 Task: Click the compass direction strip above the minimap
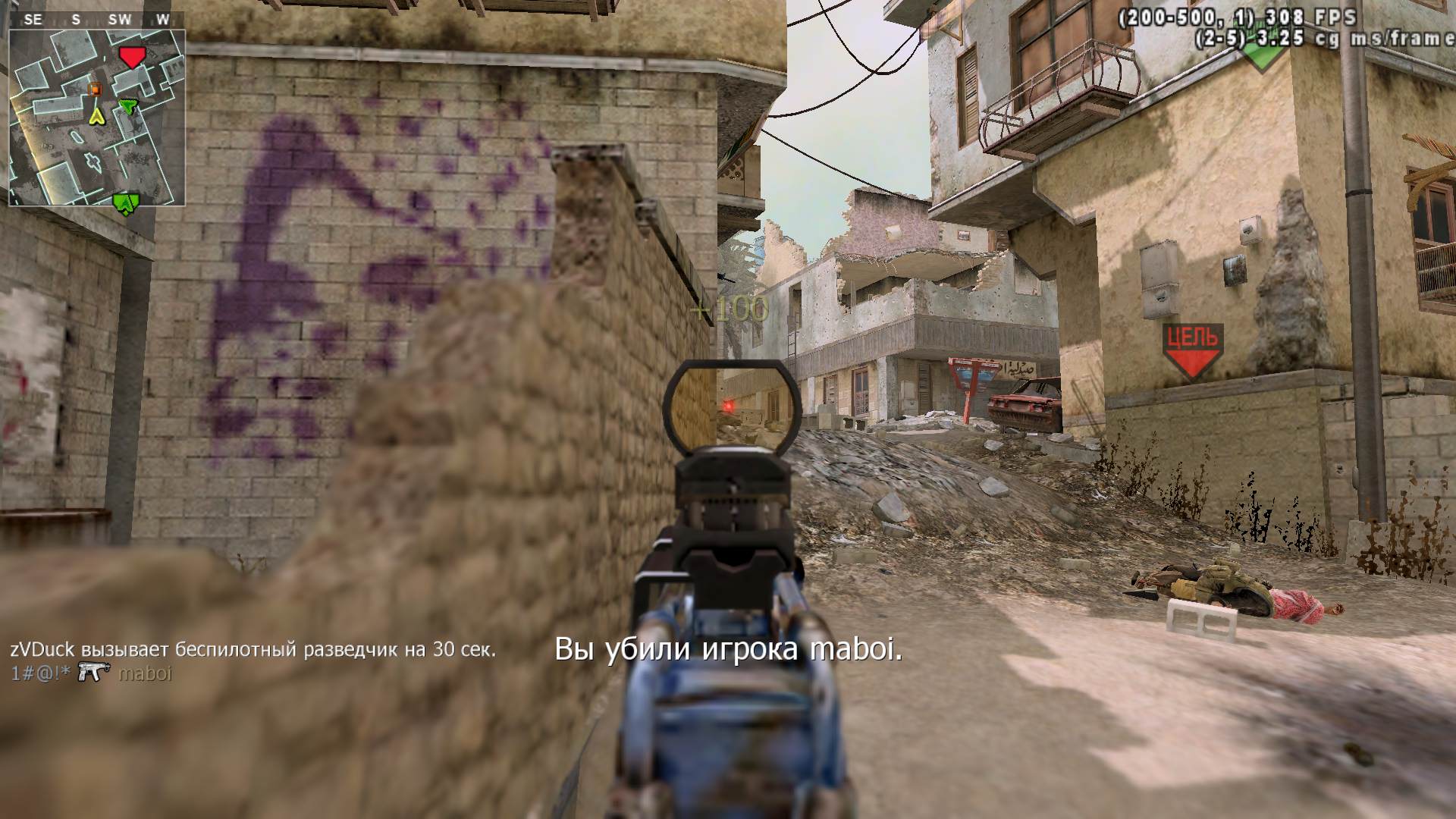click(97, 20)
